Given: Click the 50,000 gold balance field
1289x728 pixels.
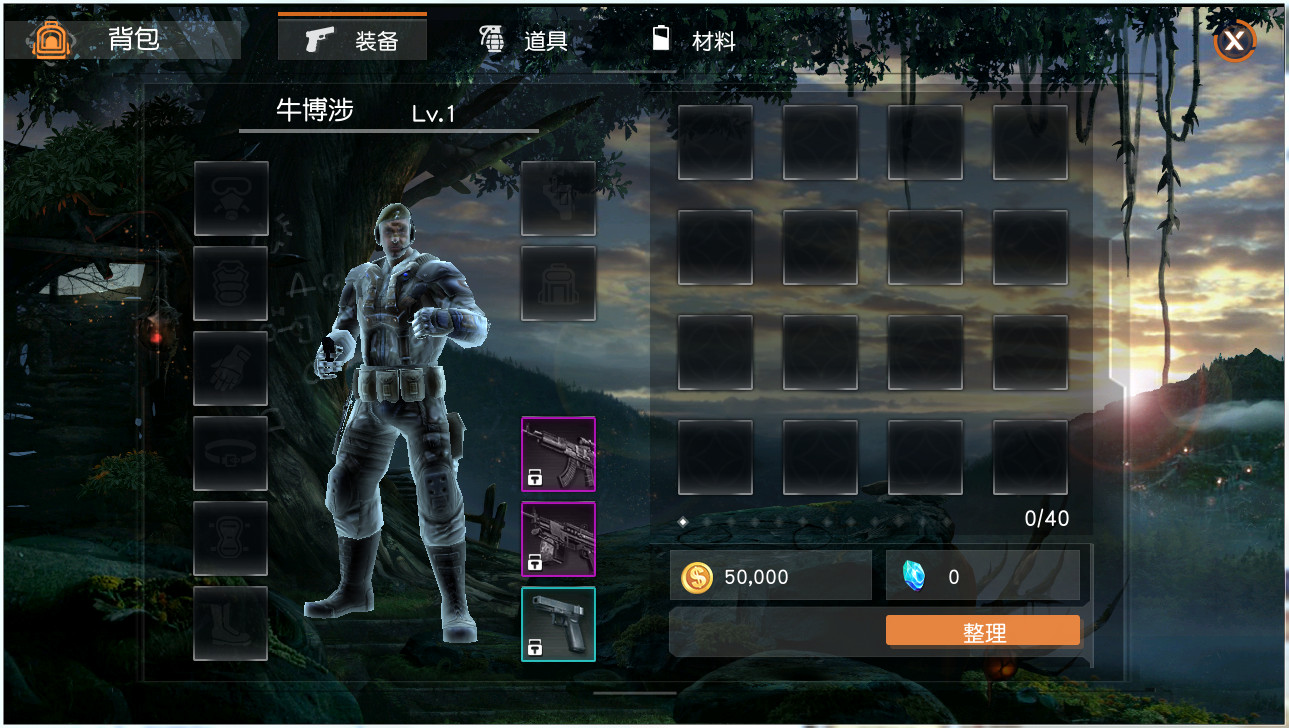Looking at the screenshot, I should pos(770,576).
